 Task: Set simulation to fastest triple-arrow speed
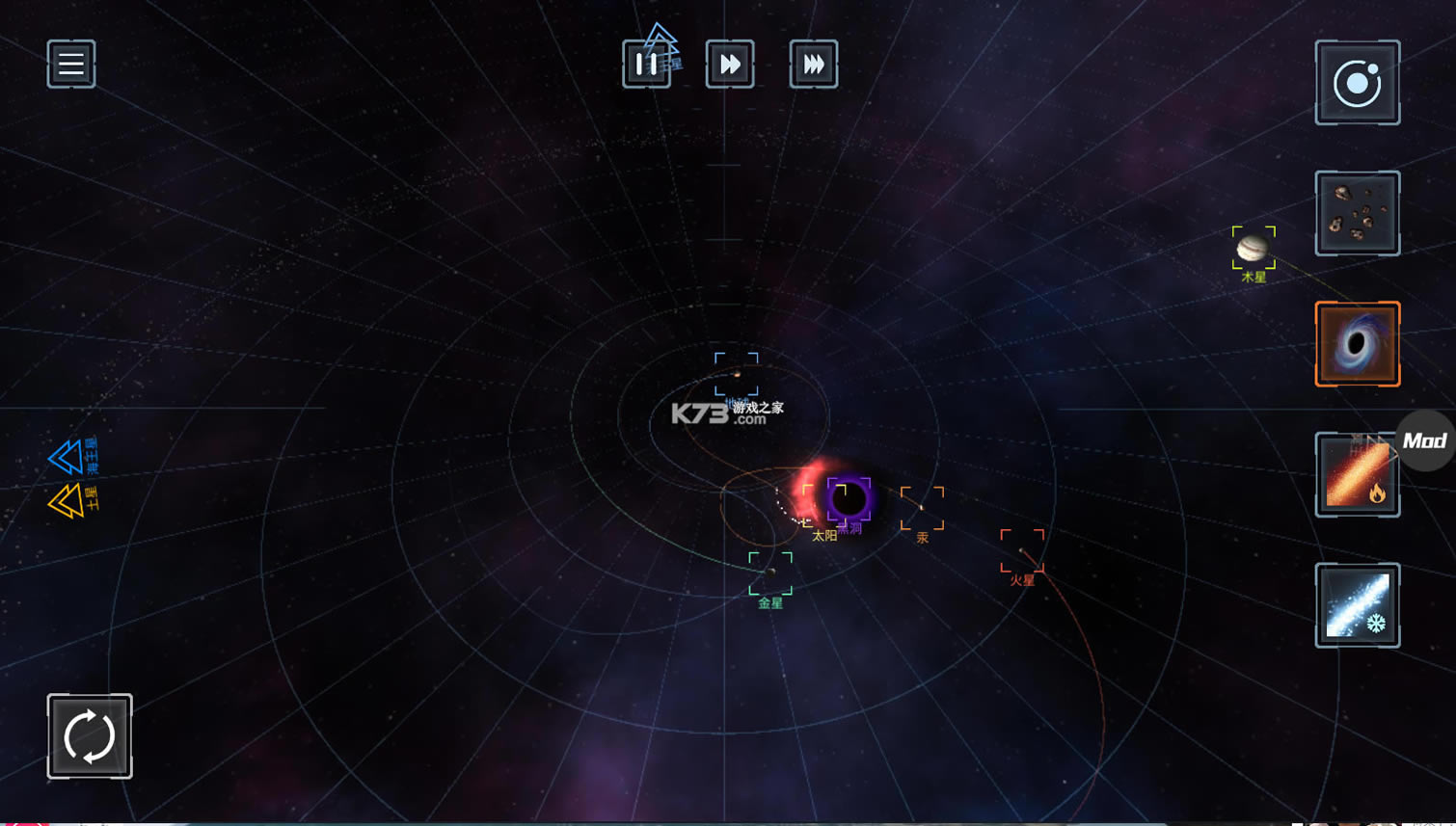(814, 65)
